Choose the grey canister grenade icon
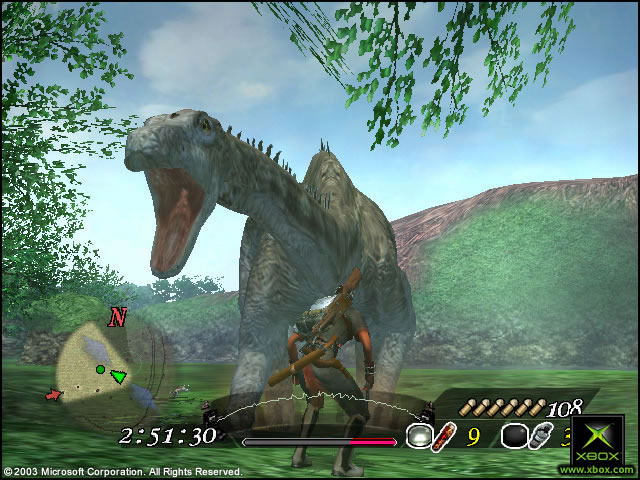This screenshot has height=480, width=640. [x=540, y=437]
